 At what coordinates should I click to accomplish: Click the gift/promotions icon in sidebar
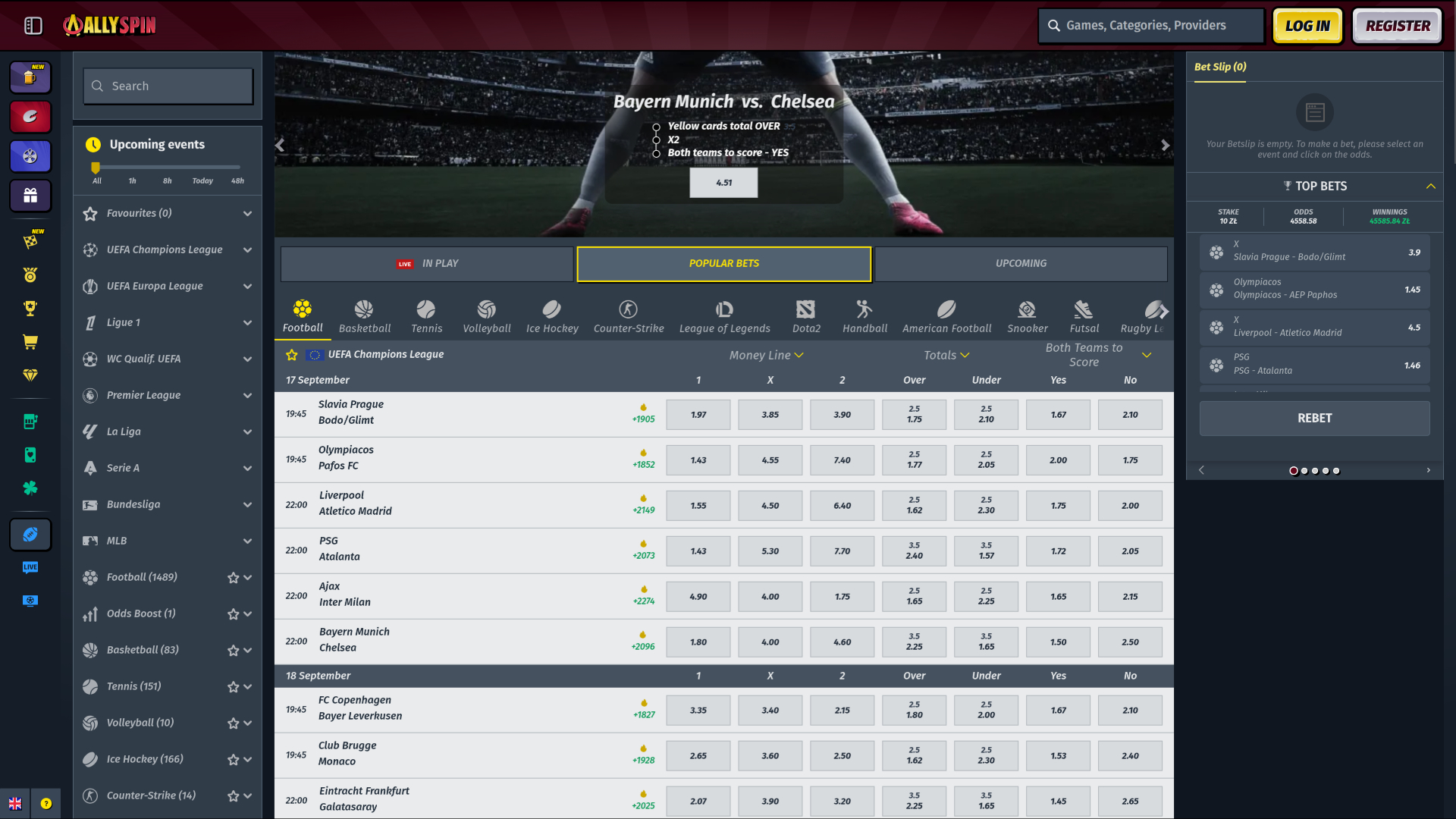click(x=30, y=196)
